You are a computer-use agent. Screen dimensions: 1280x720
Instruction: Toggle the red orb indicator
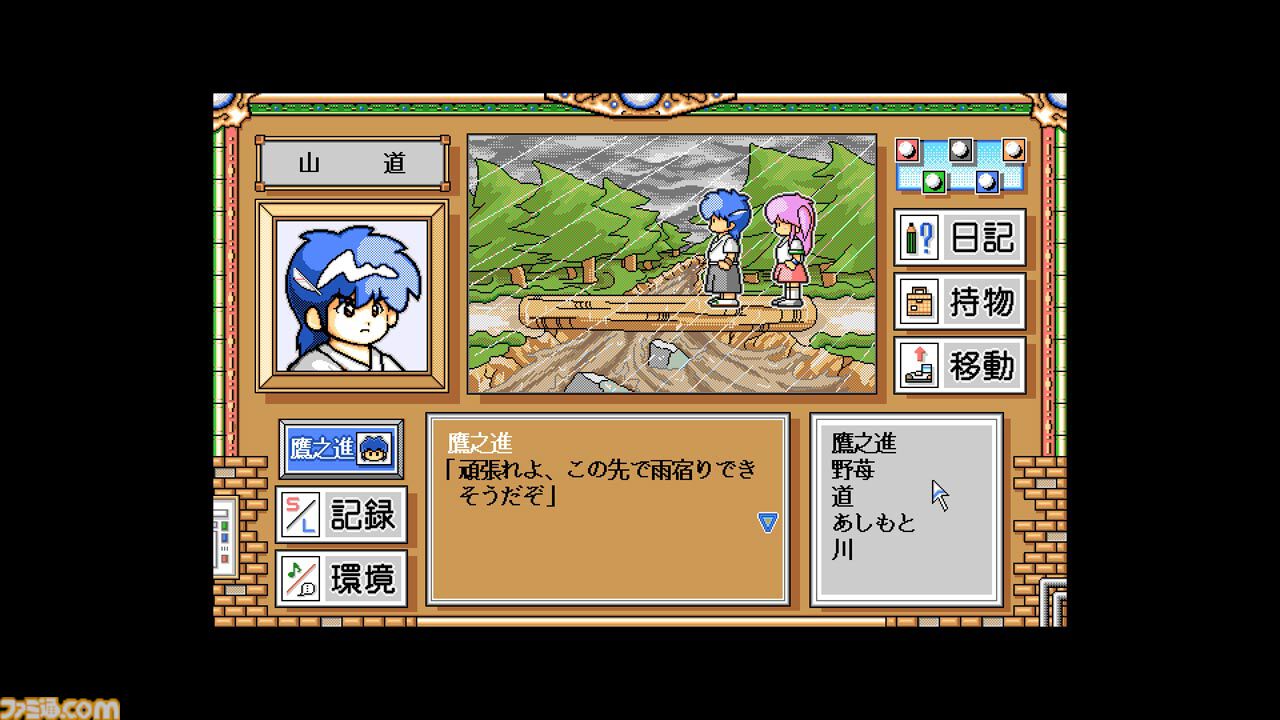(907, 150)
